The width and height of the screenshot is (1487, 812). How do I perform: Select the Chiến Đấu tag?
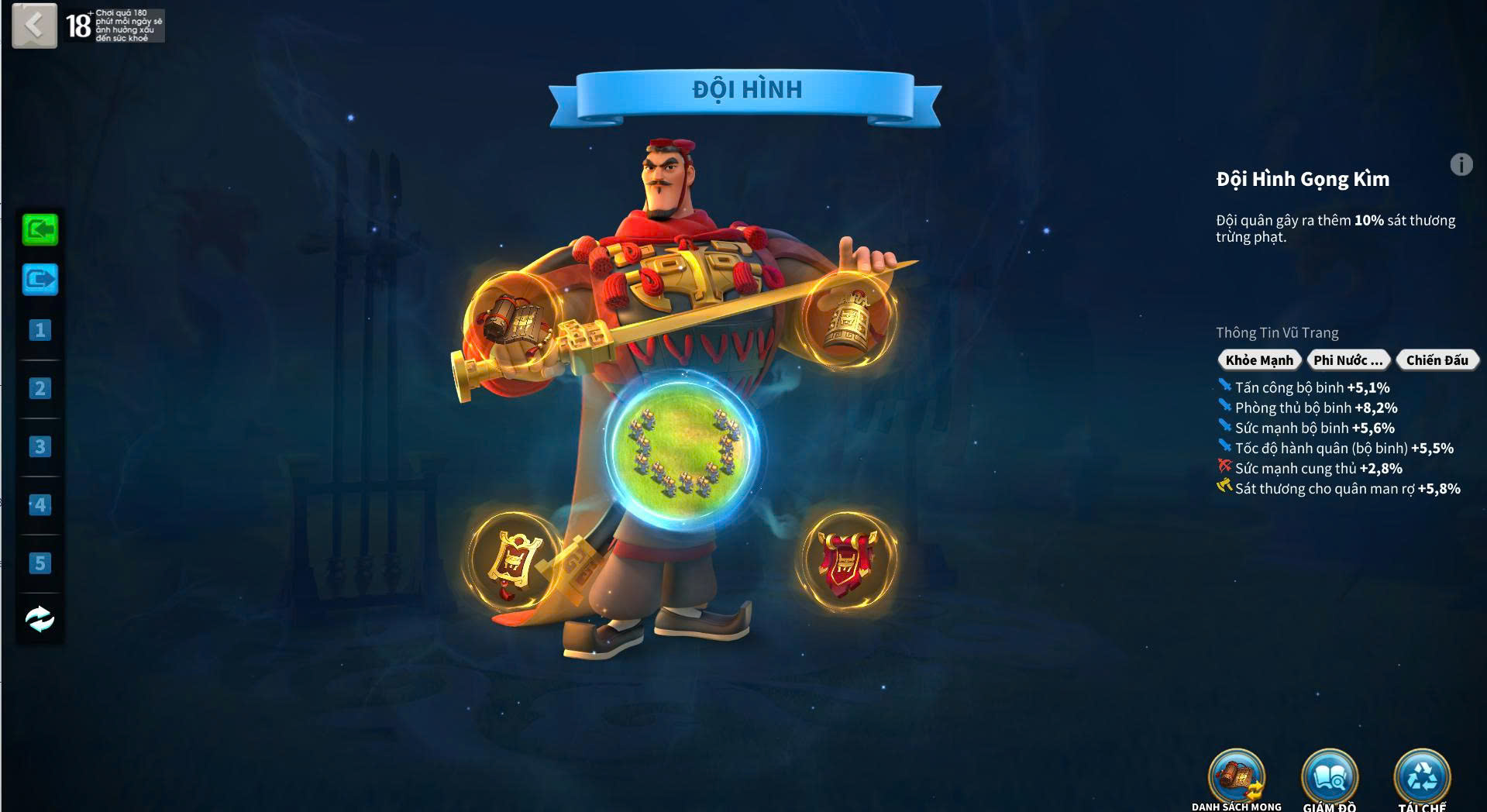pos(1437,360)
